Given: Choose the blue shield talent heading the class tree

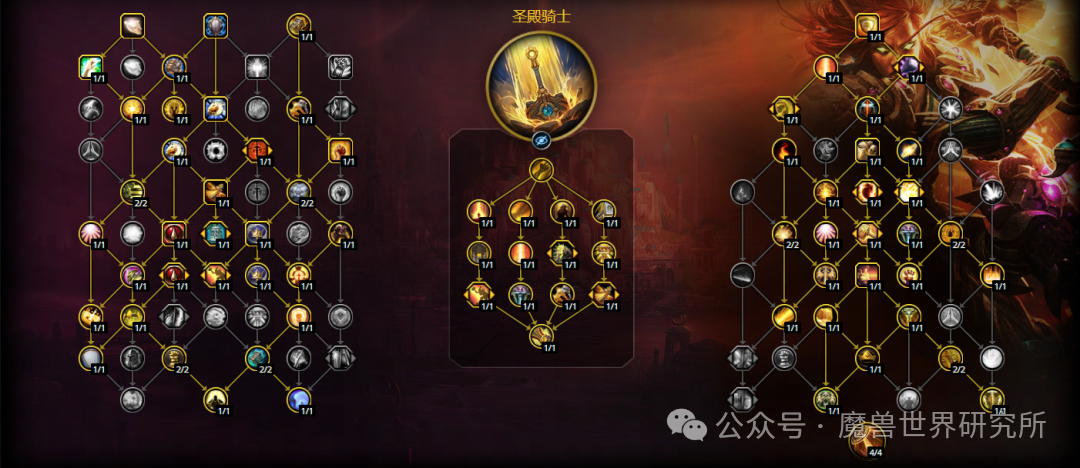Looking at the screenshot, I should tap(215, 25).
